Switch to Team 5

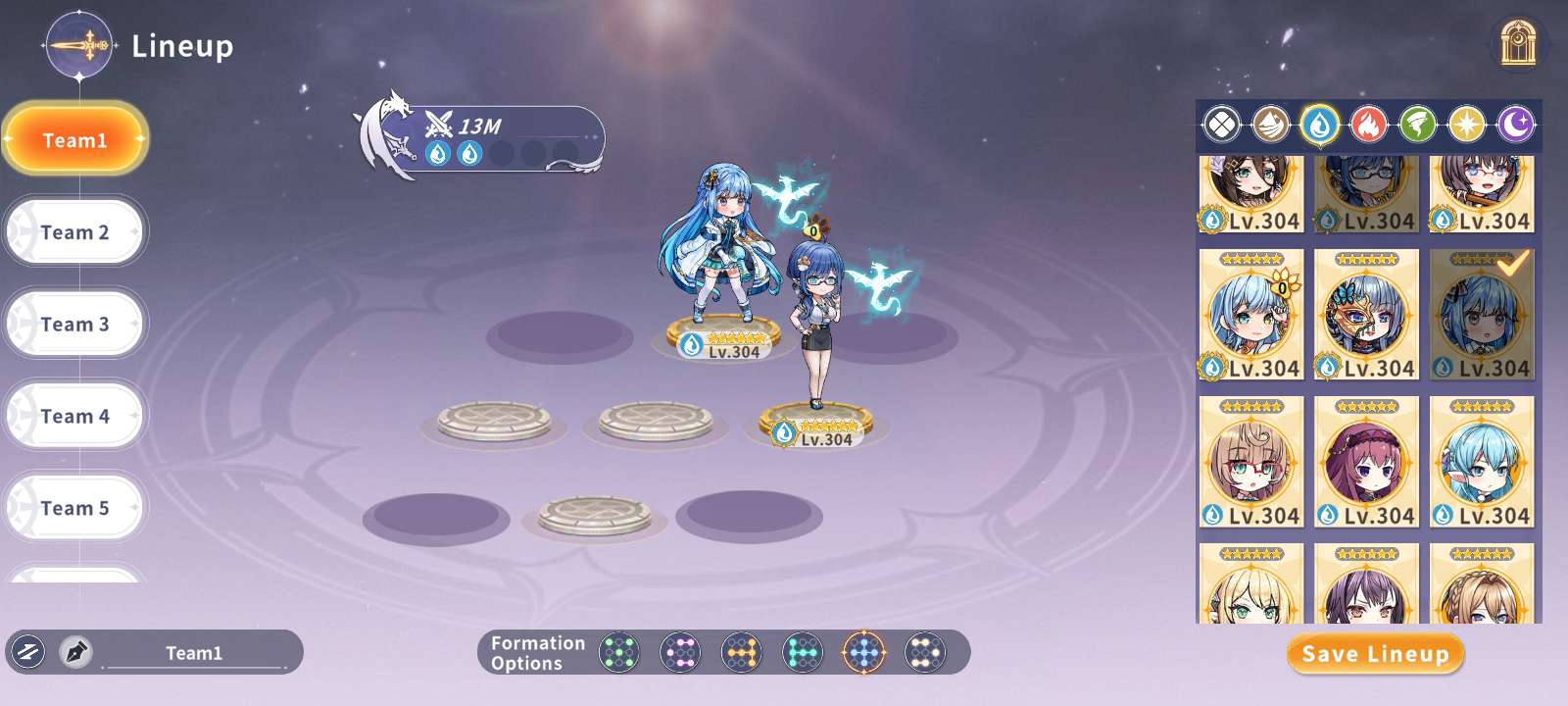point(75,508)
